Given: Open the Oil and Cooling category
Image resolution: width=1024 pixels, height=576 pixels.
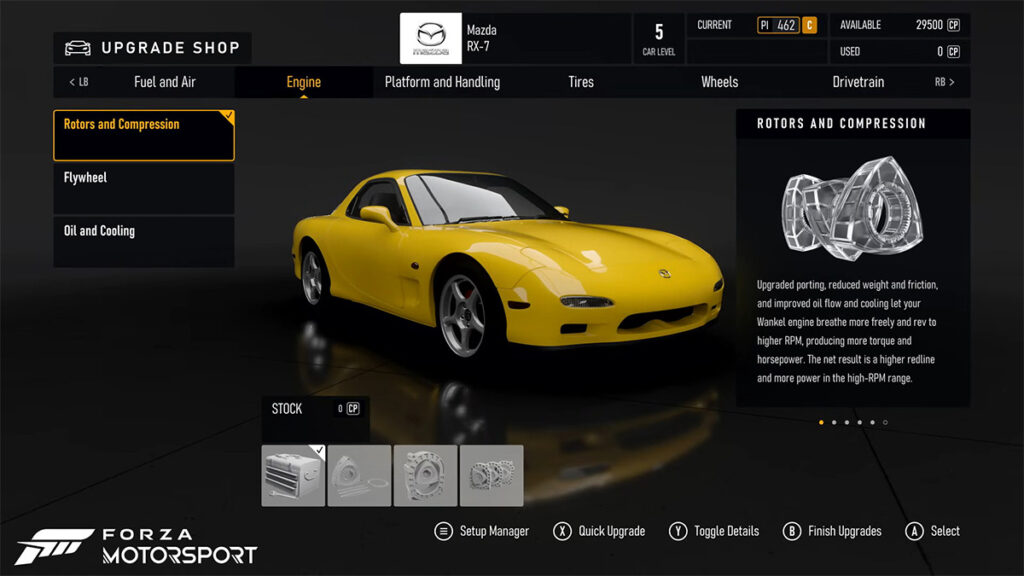Looking at the screenshot, I should [x=144, y=242].
